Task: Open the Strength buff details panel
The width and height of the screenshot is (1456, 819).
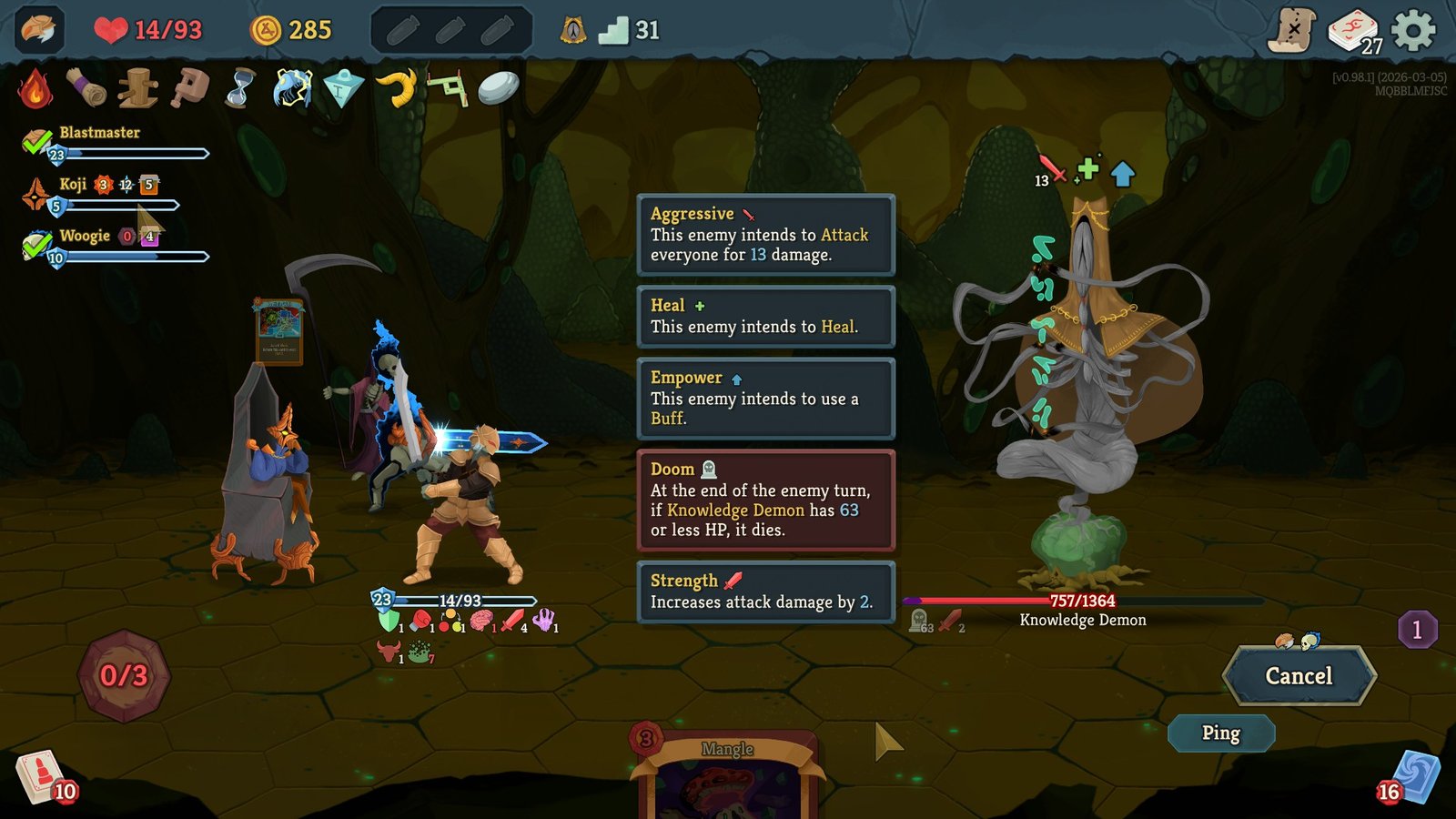Action: [x=766, y=592]
